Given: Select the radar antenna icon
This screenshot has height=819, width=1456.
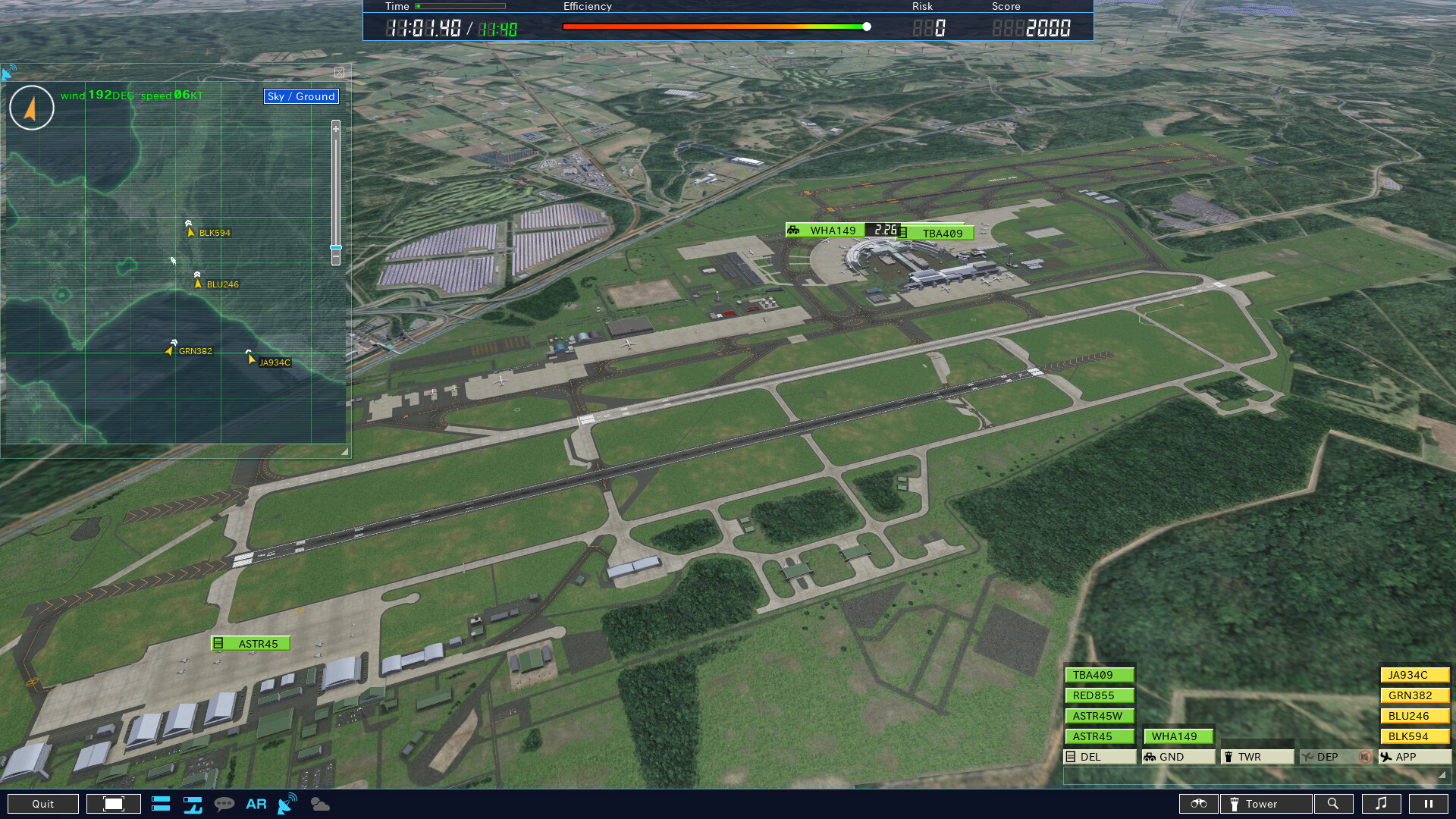Looking at the screenshot, I should [286, 804].
